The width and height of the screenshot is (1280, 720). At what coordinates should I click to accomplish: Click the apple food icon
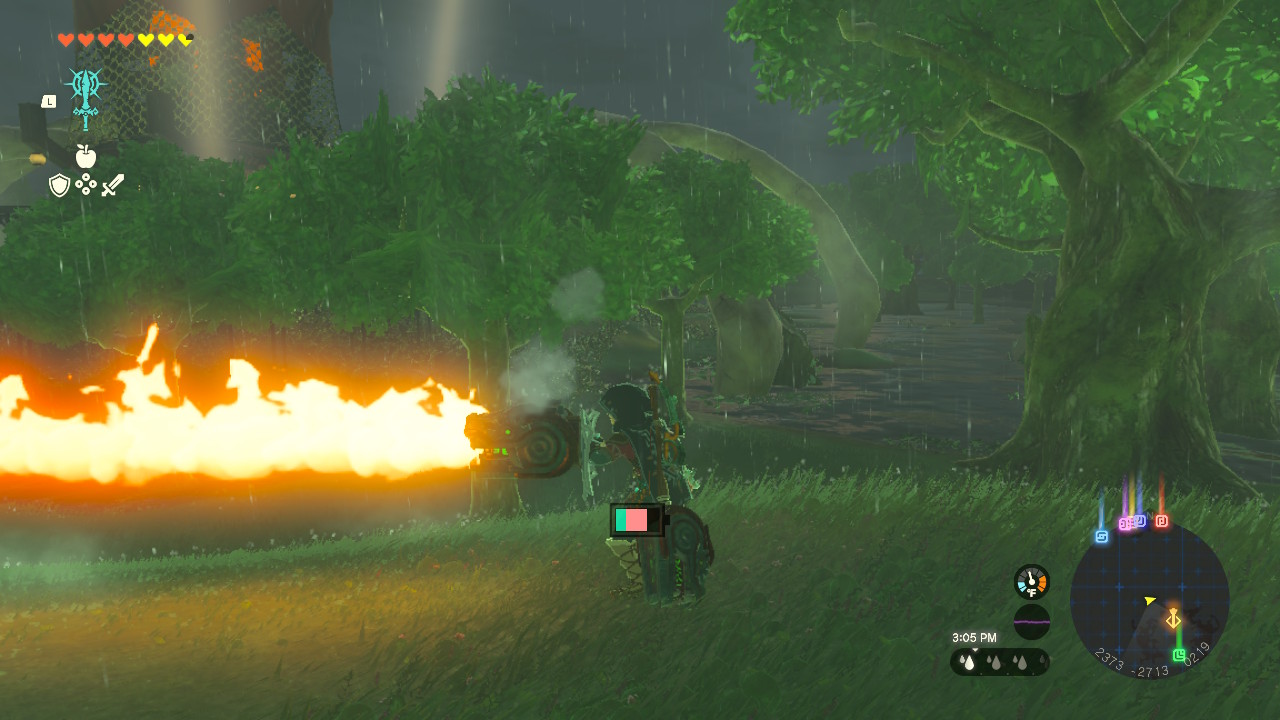pyautogui.click(x=85, y=156)
